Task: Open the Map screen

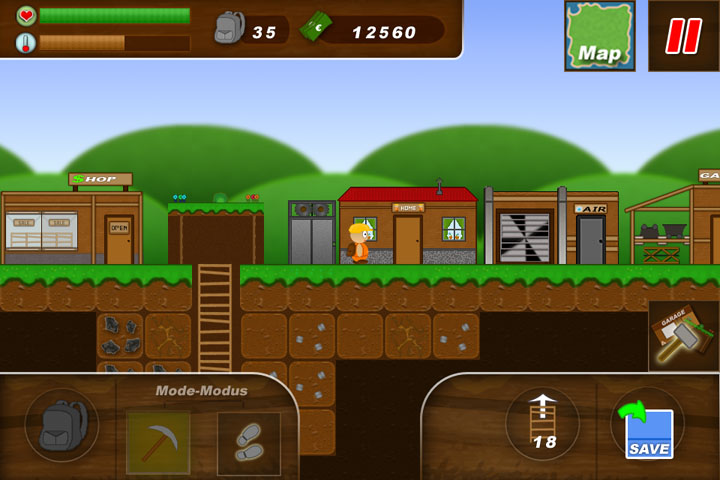Action: tap(599, 36)
